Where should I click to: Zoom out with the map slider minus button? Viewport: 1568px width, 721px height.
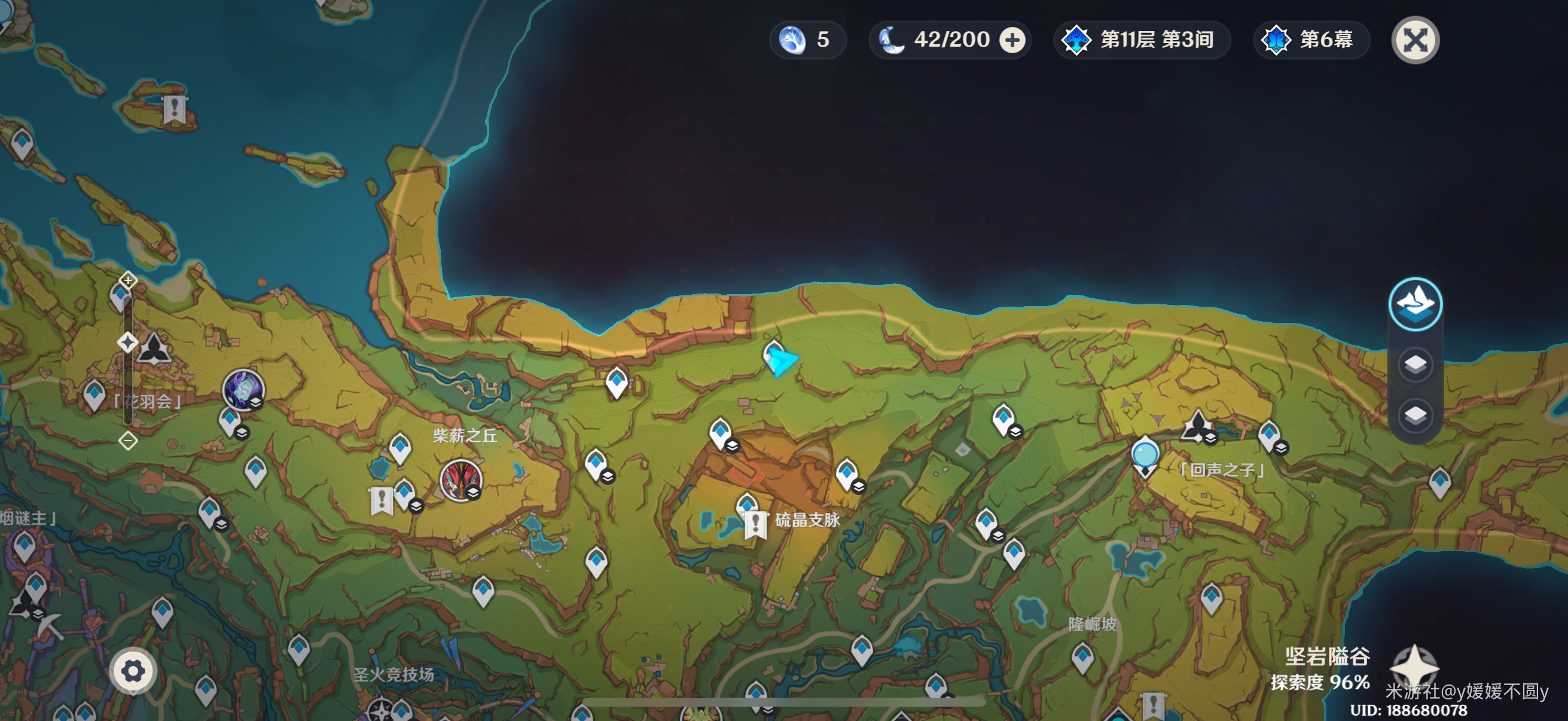coord(128,441)
